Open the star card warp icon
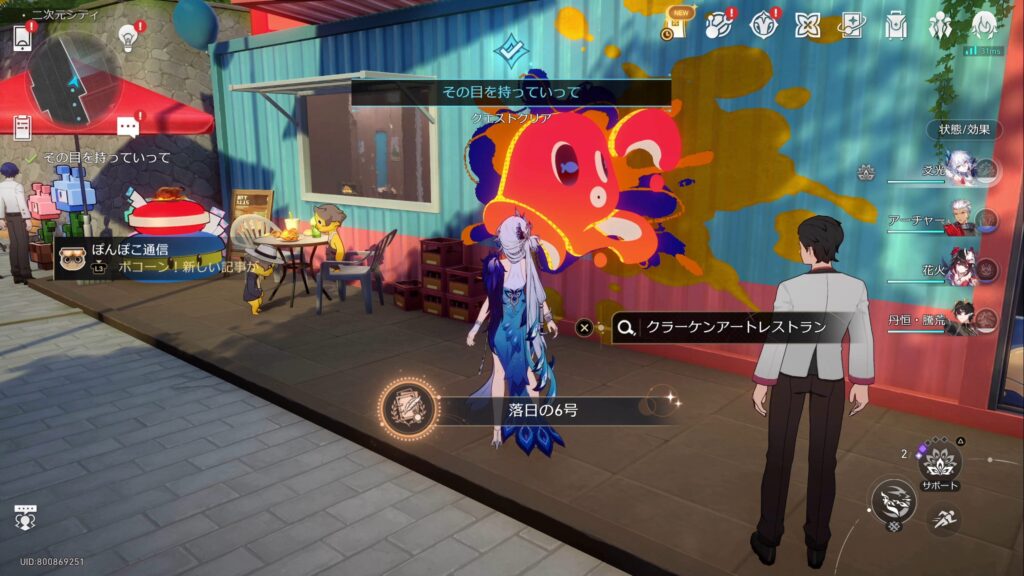 (x=852, y=25)
